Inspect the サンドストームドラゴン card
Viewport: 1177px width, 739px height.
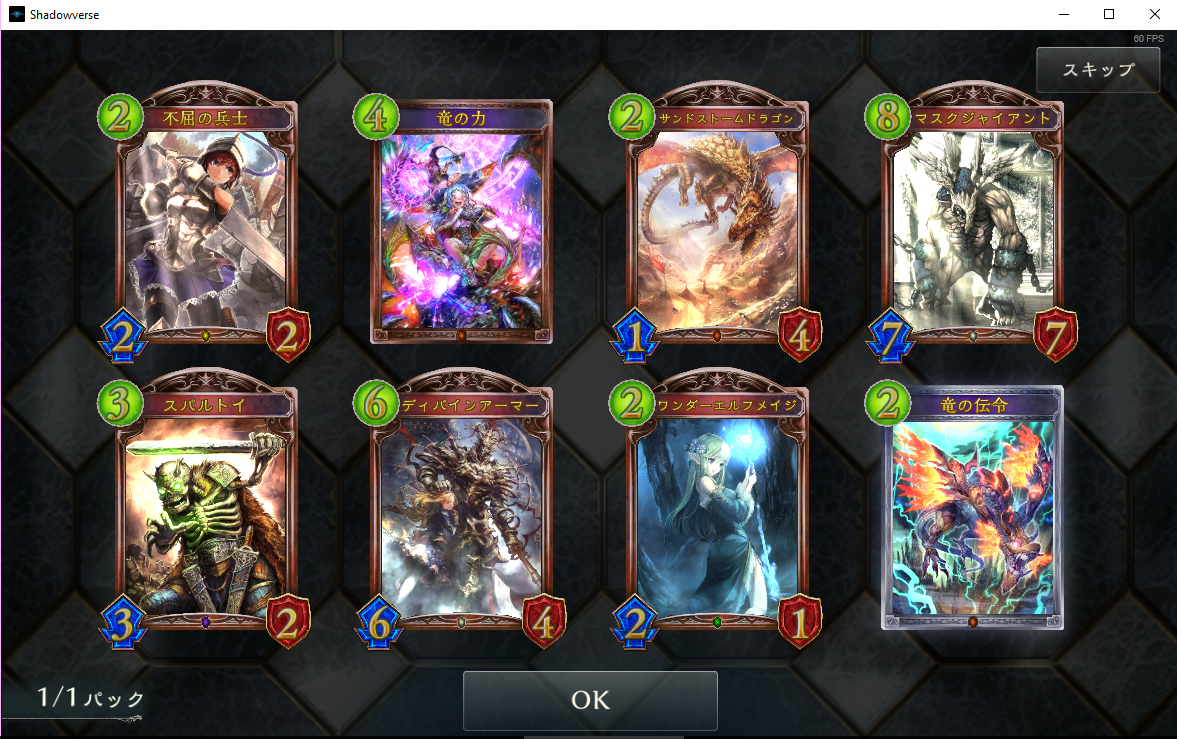pyautogui.click(x=717, y=225)
